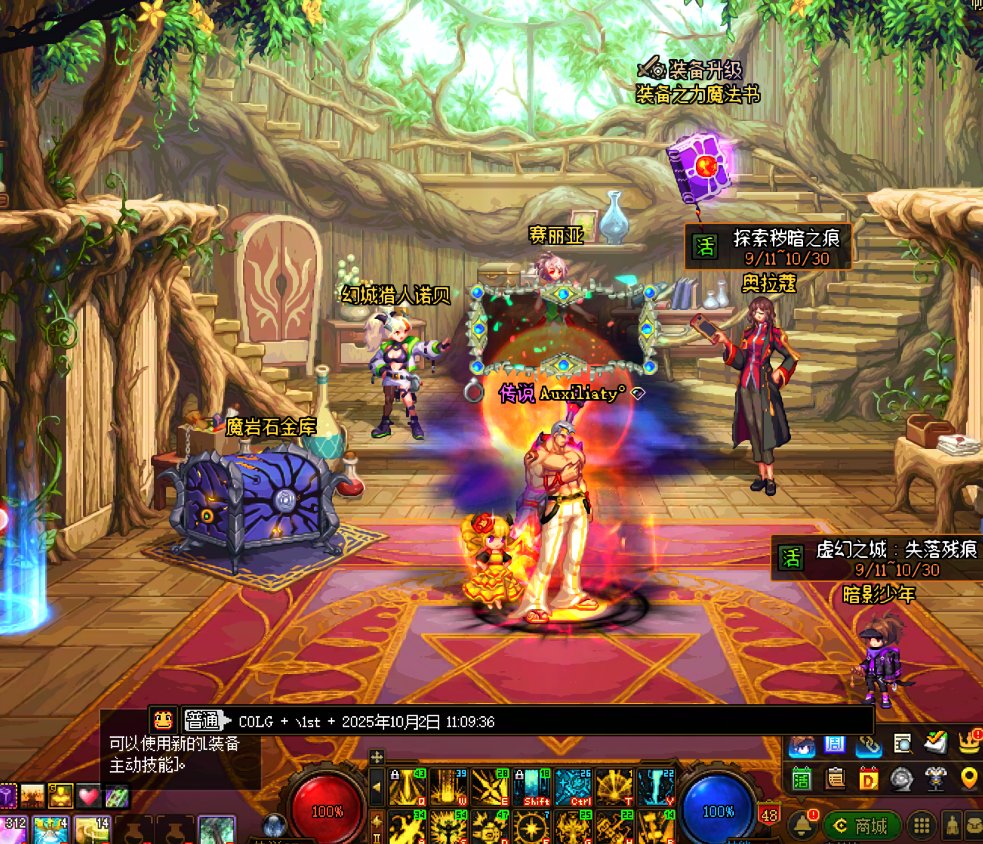Open the clipboard quest log icon
983x844 pixels.
[835, 778]
